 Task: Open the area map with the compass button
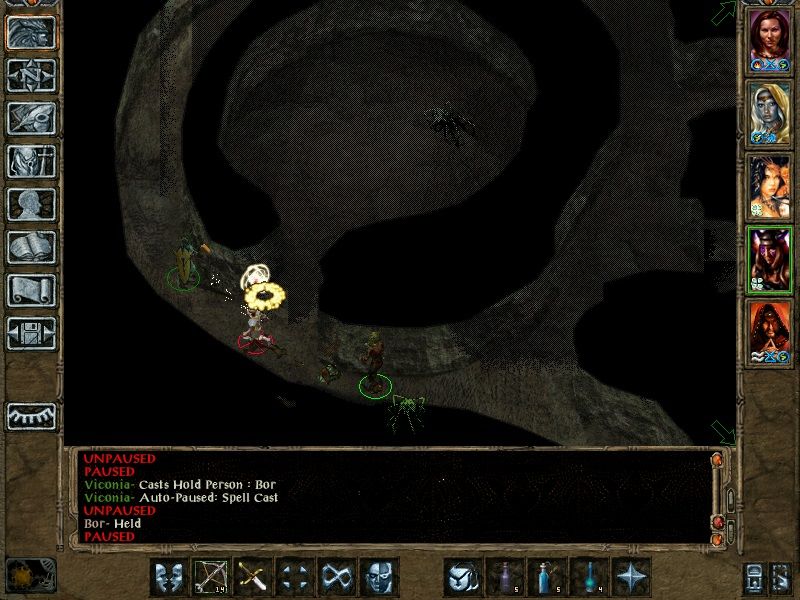(x=31, y=75)
